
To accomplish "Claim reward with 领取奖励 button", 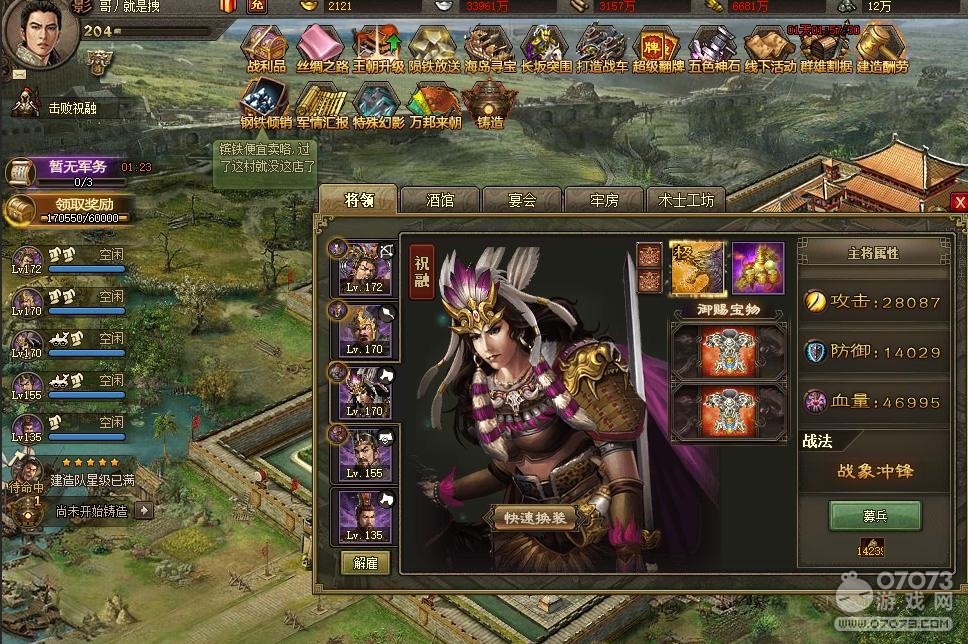I will click(x=66, y=210).
